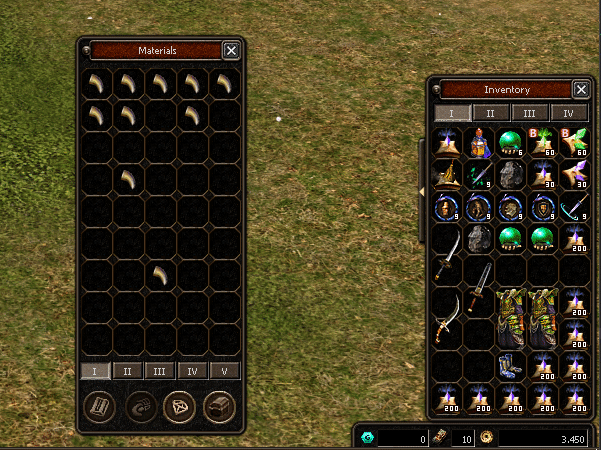Close the Inventory window
The image size is (601, 450).
pyautogui.click(x=581, y=89)
